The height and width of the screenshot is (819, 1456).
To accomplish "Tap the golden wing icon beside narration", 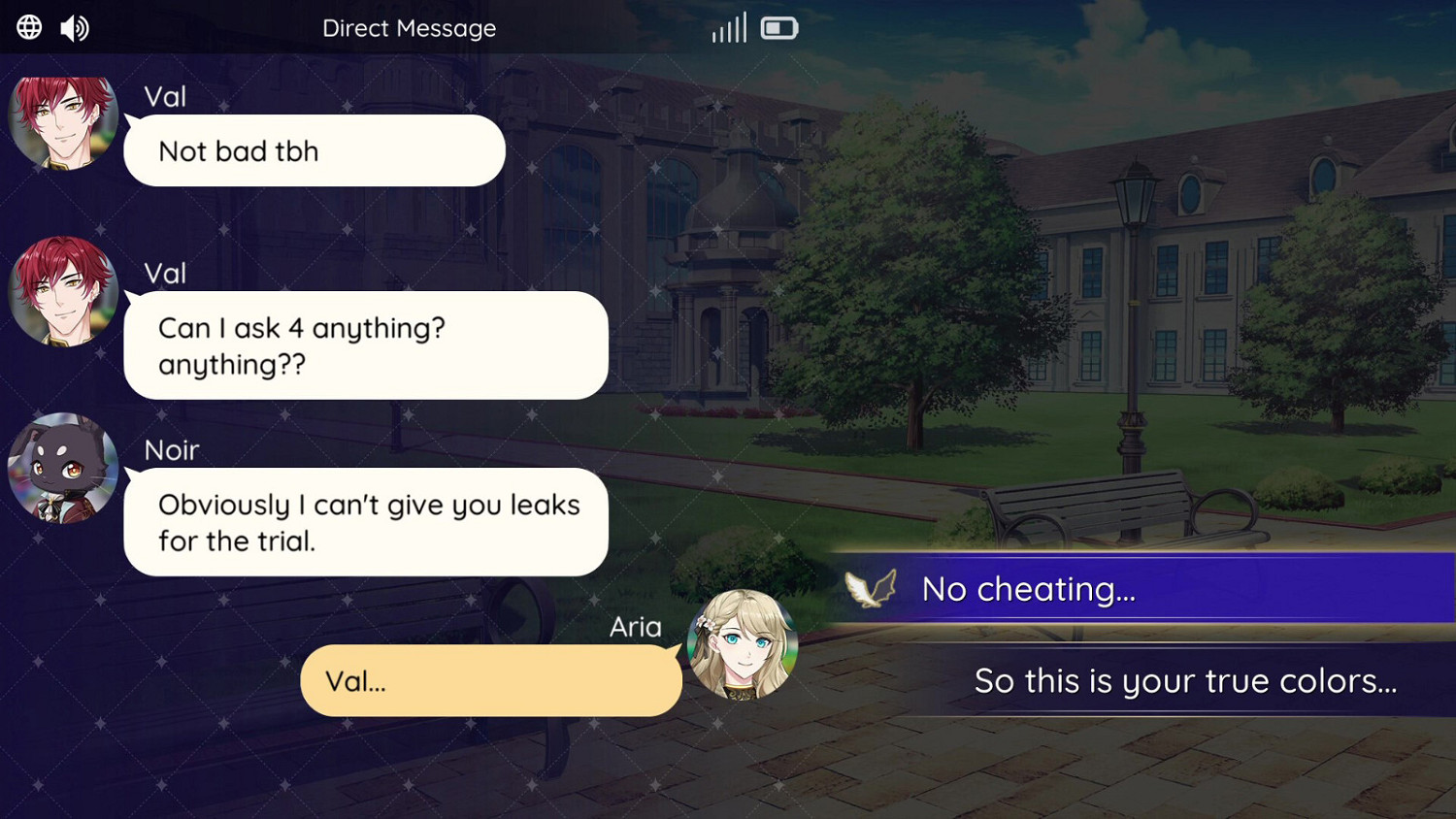I will click(871, 587).
